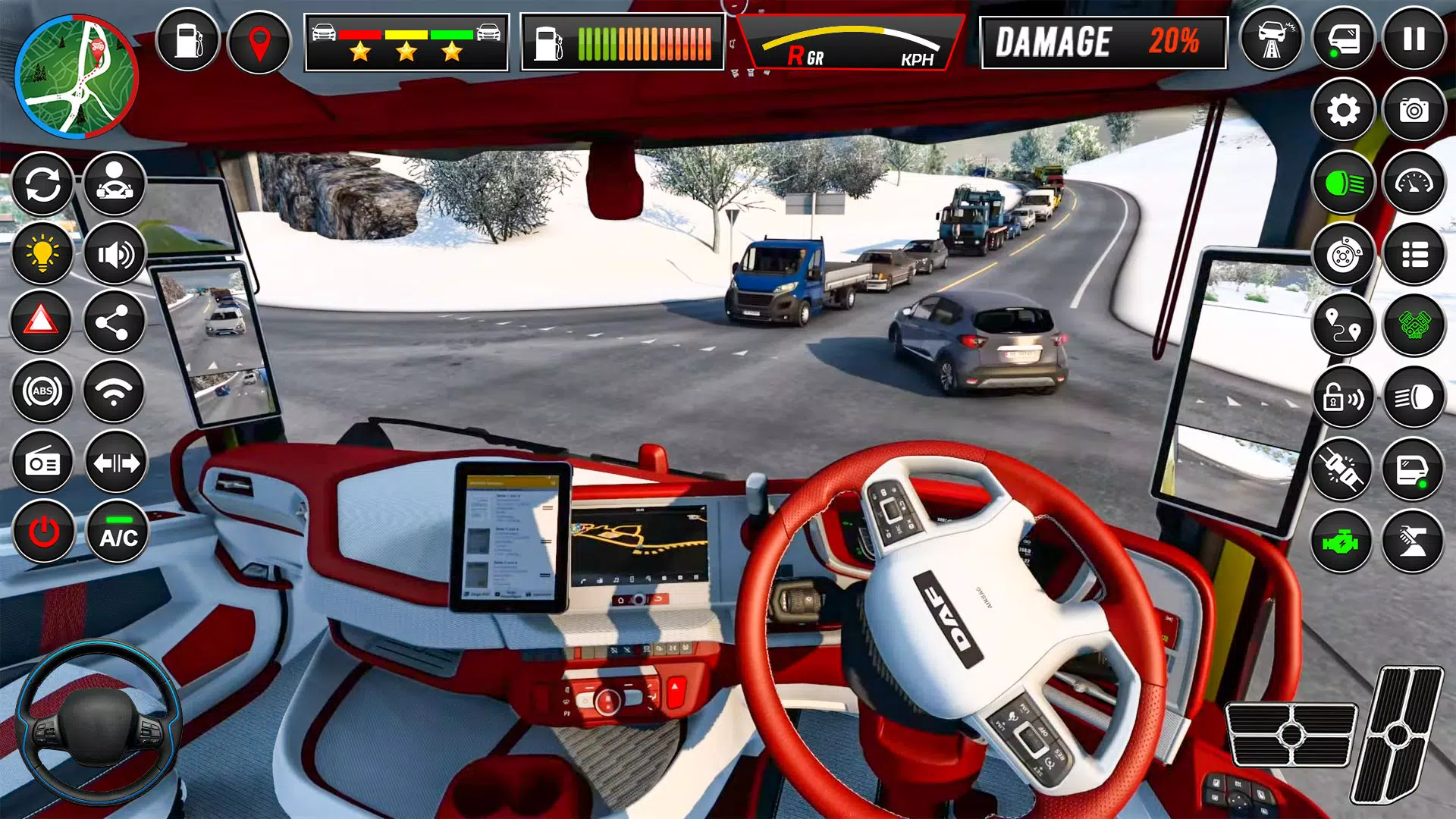1456x819 pixels.
Task: Toggle the A/C switch
Action: coord(115,532)
